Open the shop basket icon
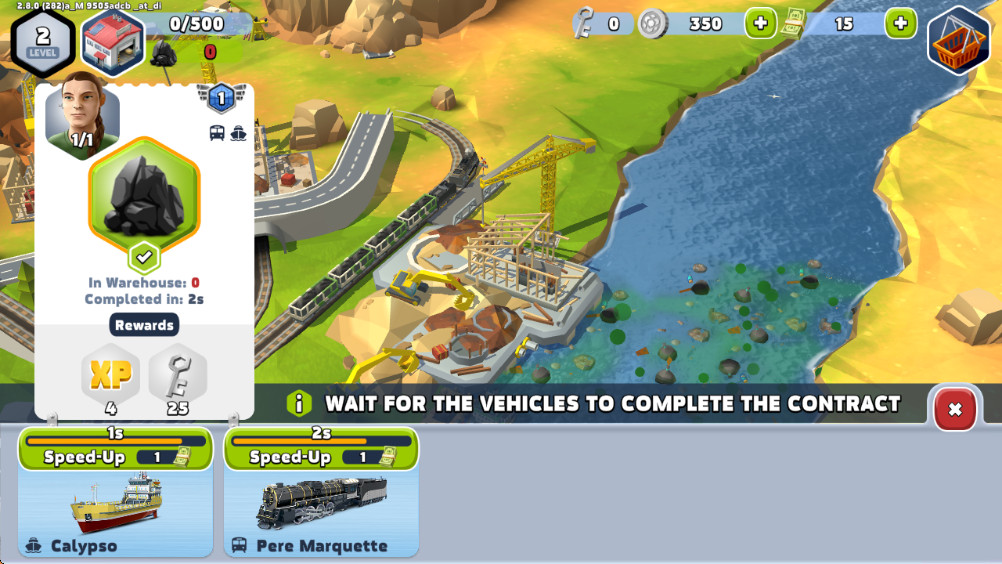 point(958,41)
